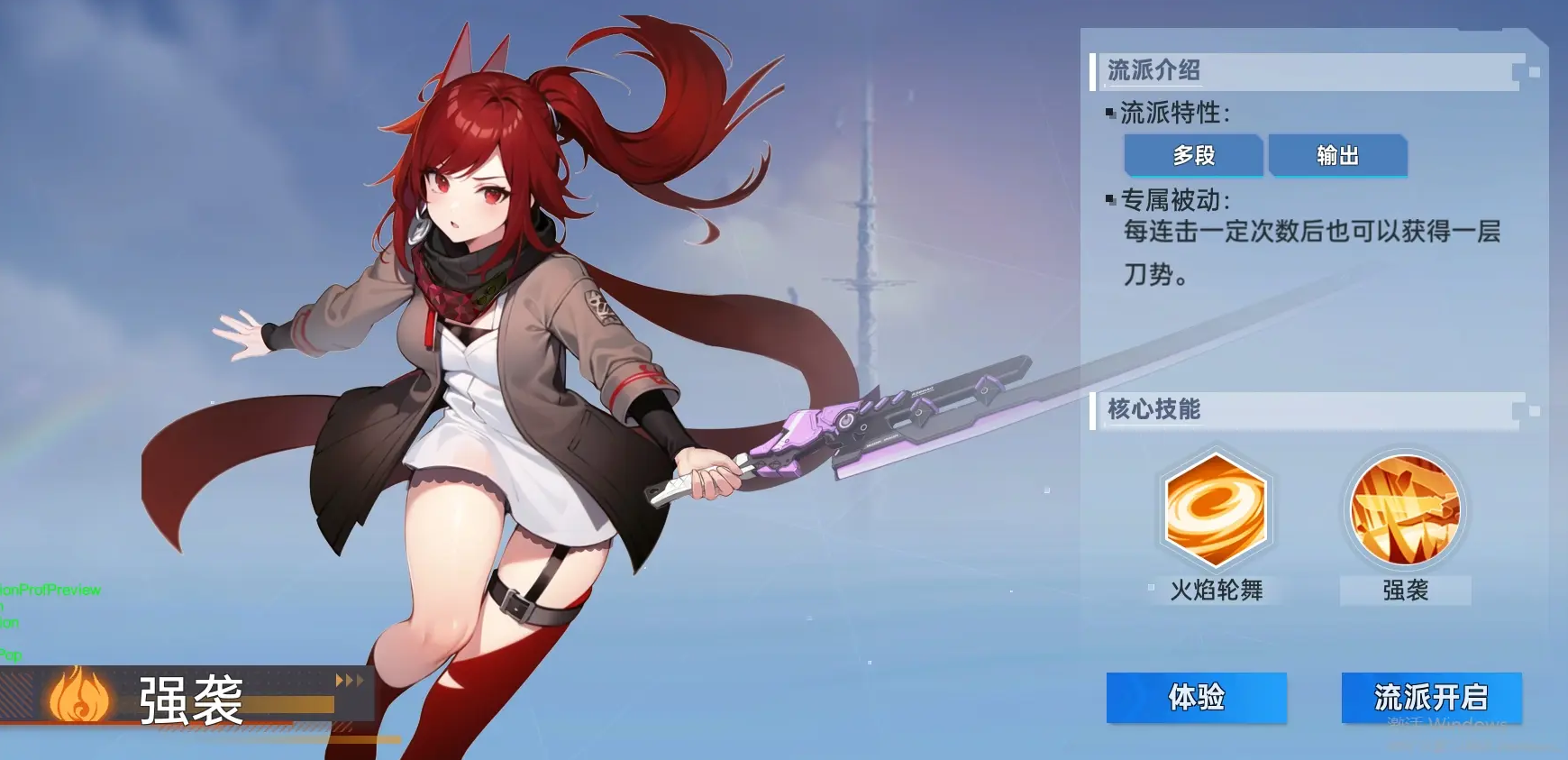
Task: Select the 输出 trait tag
Action: point(1337,155)
